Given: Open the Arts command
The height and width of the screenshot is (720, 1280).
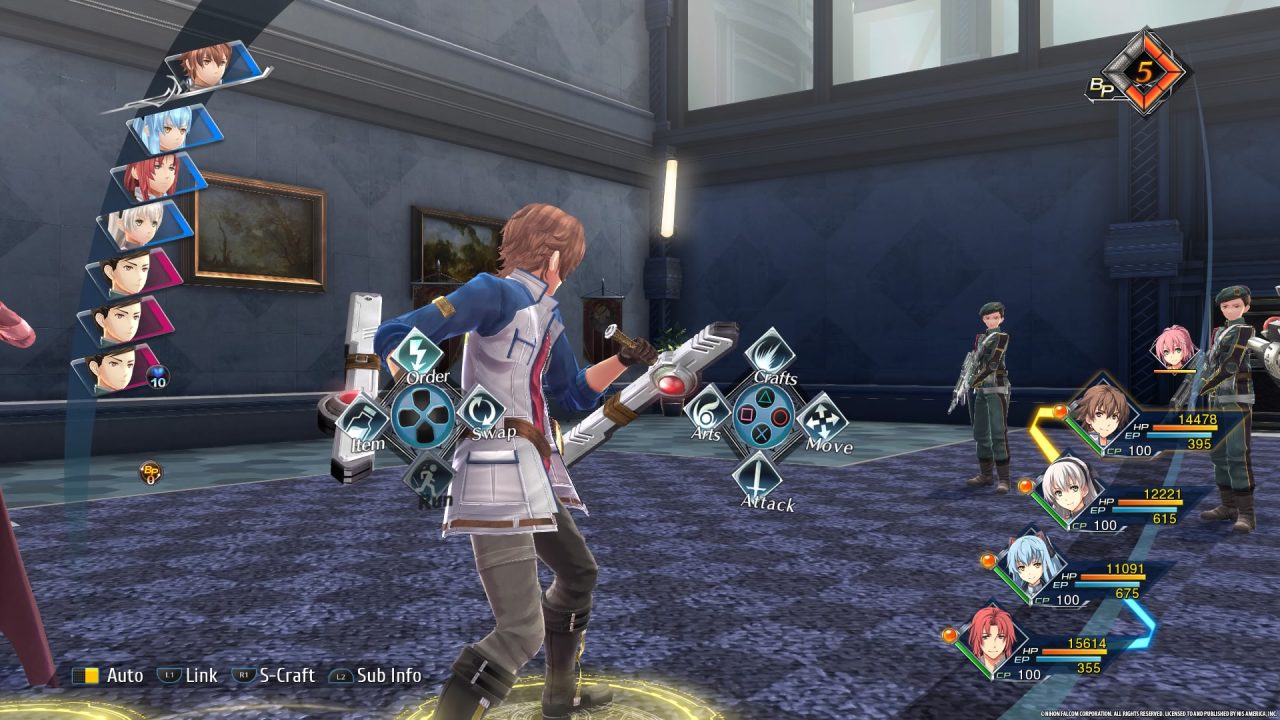Looking at the screenshot, I should 707,411.
